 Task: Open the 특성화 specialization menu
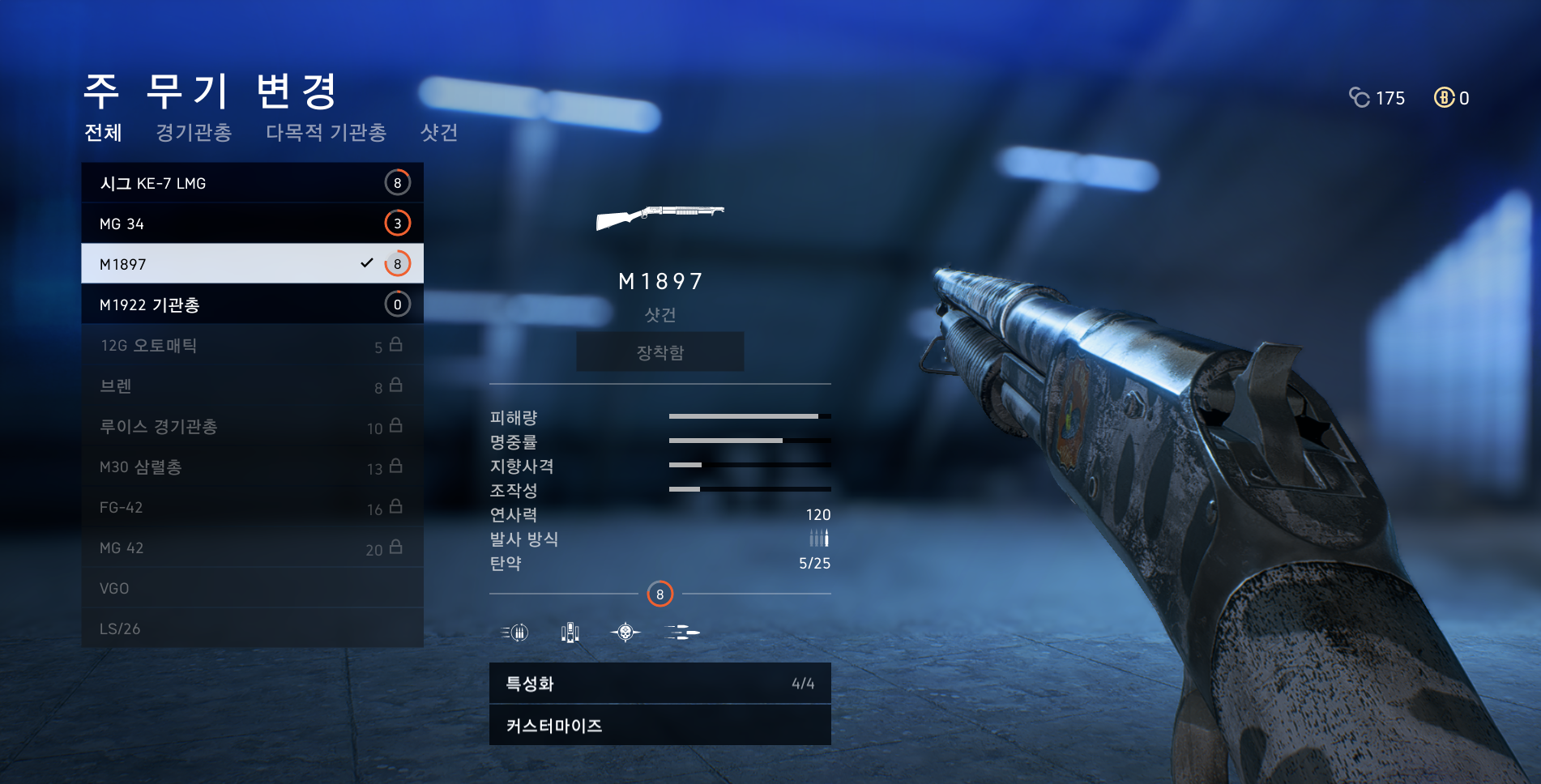pos(660,684)
